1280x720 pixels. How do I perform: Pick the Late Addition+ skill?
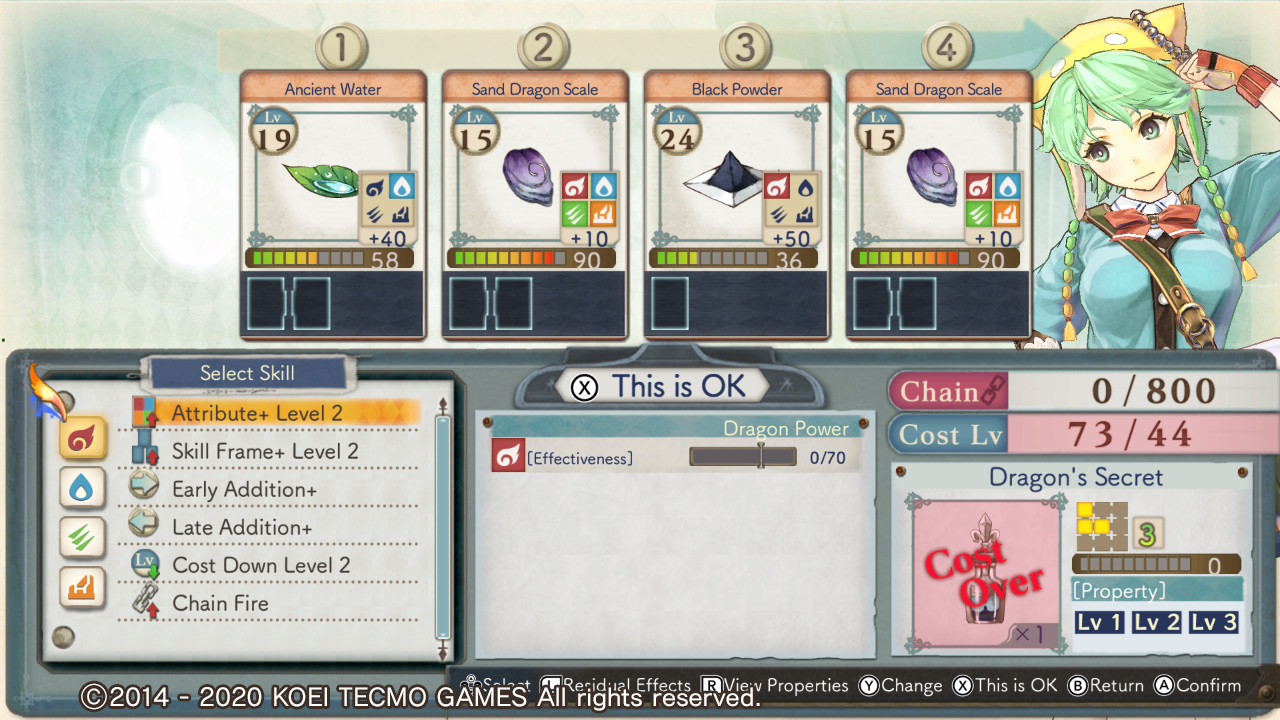(241, 527)
